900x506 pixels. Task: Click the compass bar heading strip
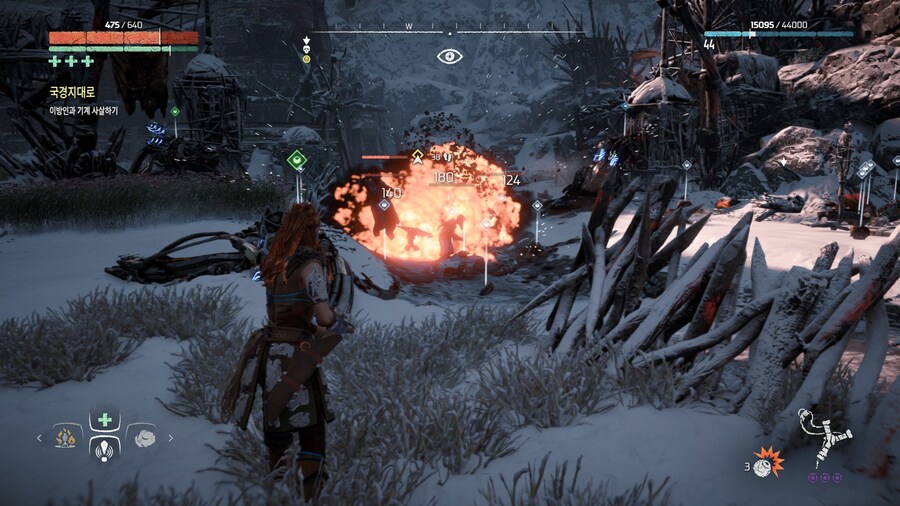(x=448, y=31)
